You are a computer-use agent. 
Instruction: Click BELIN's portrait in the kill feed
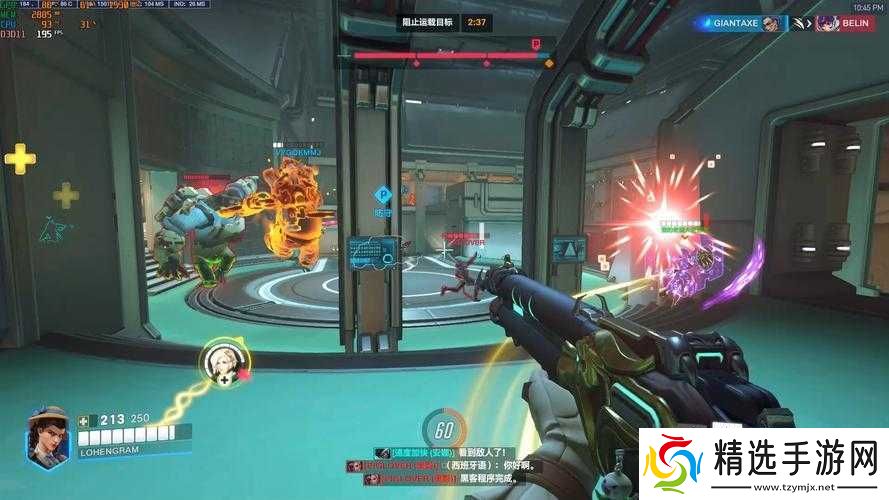pyautogui.click(x=828, y=22)
